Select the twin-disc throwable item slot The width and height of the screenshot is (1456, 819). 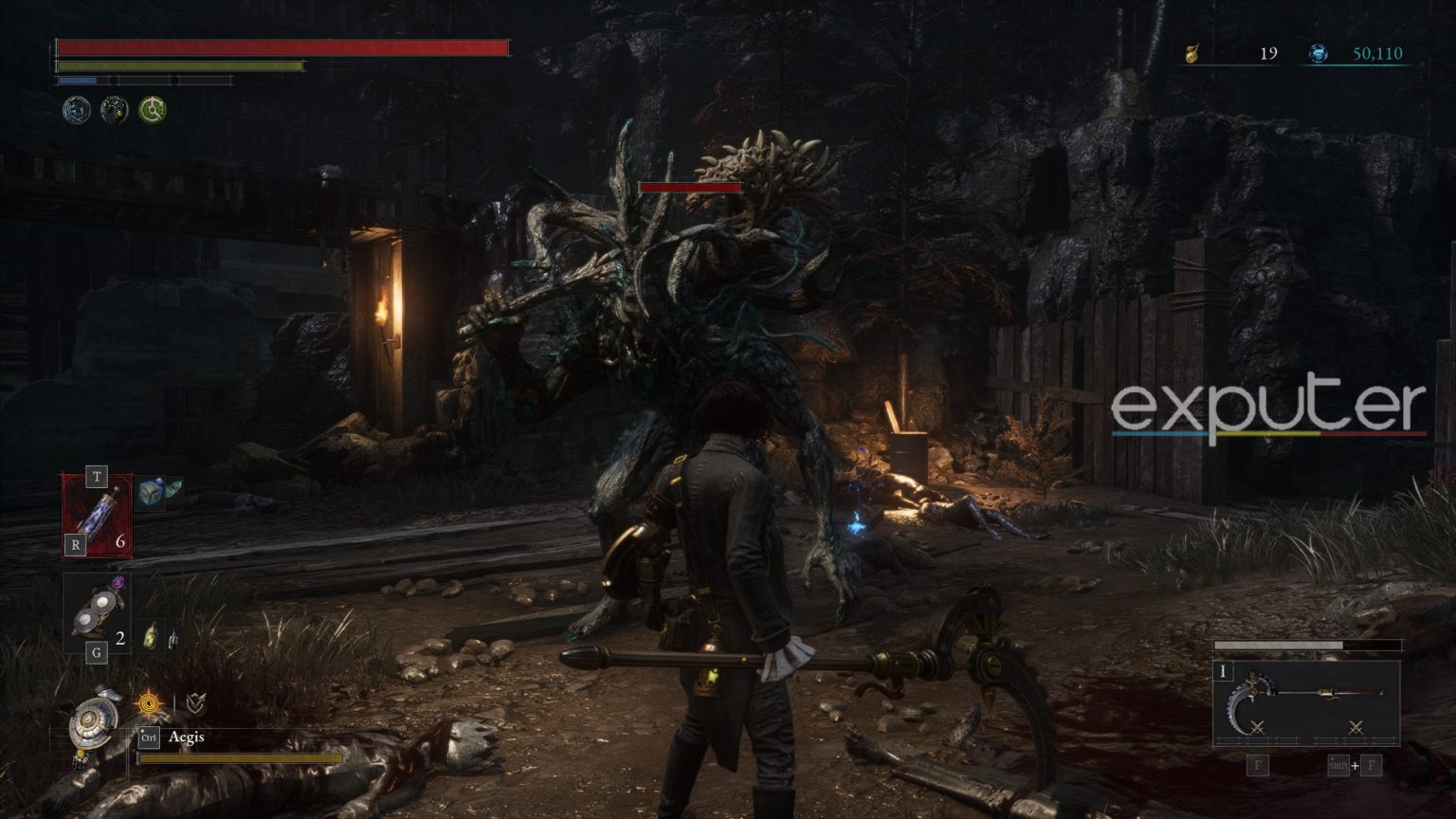pos(97,610)
